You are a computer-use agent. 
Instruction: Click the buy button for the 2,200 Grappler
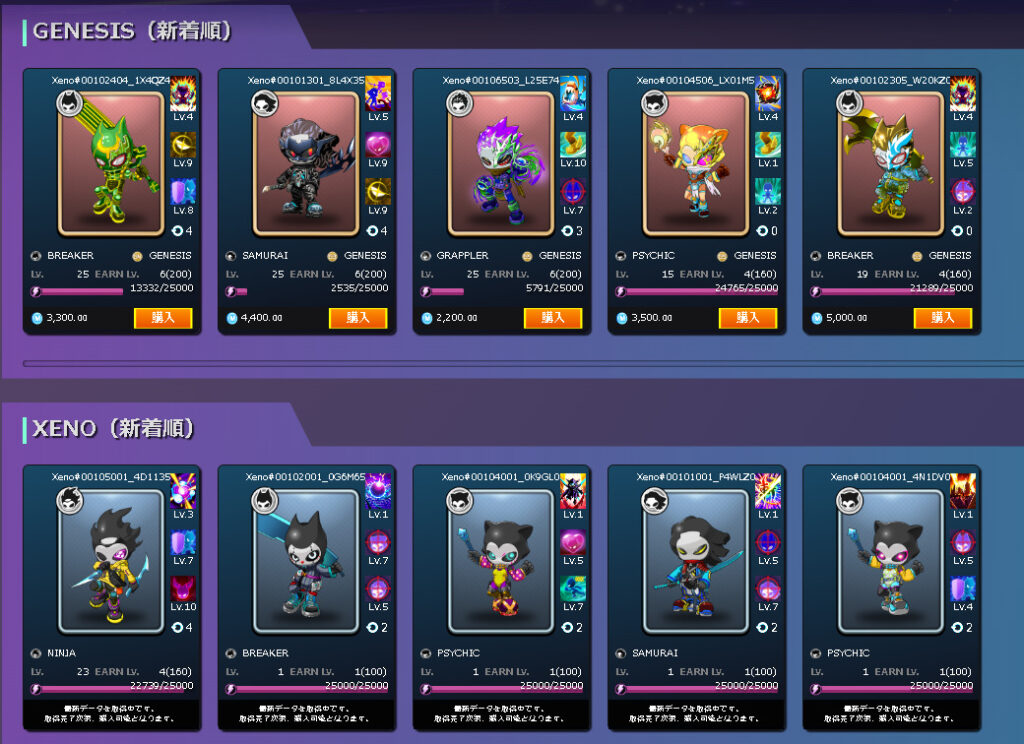(552, 318)
